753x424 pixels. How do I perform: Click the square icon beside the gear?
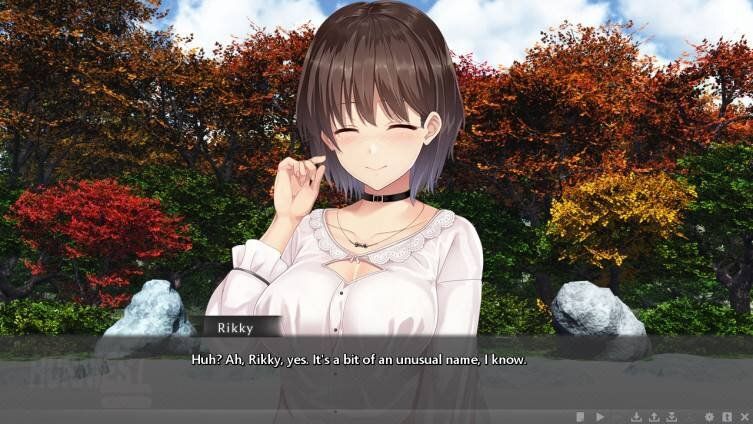coord(727,416)
